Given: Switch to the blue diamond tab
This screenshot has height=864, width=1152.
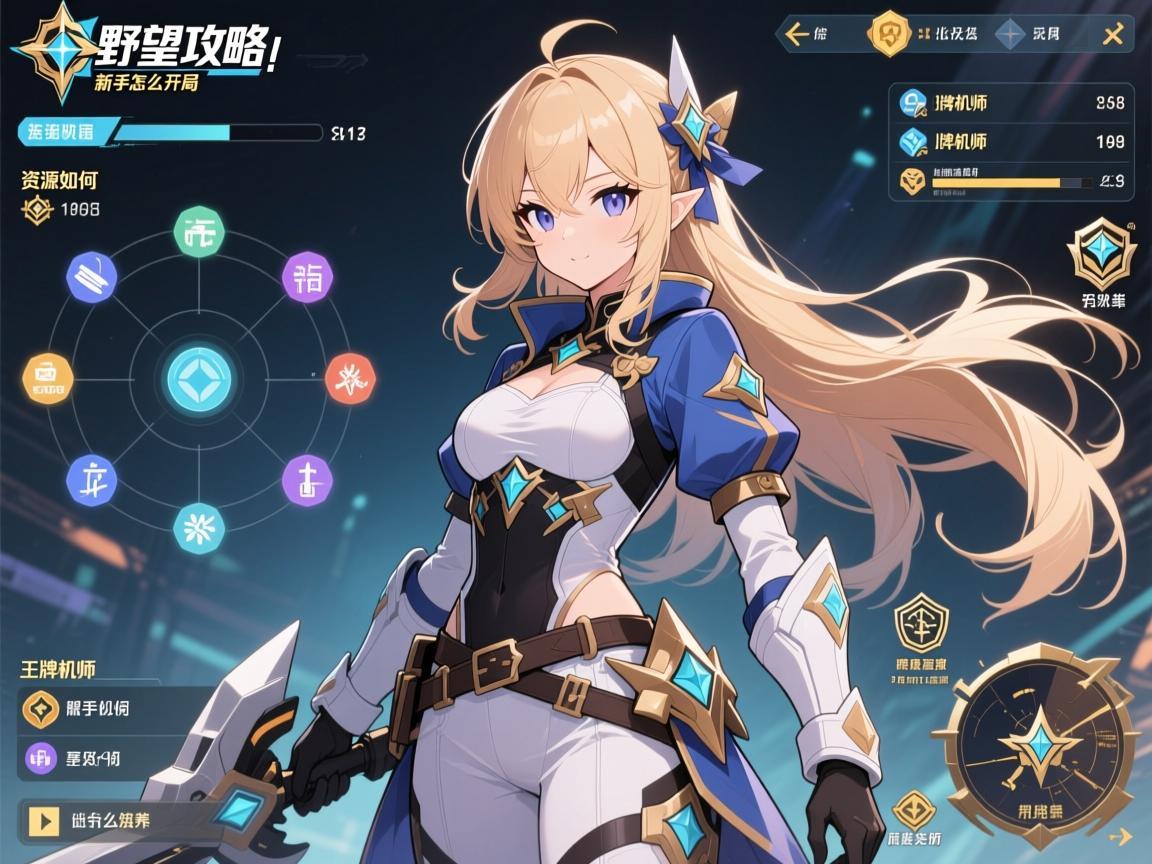Looking at the screenshot, I should coord(1010,35).
